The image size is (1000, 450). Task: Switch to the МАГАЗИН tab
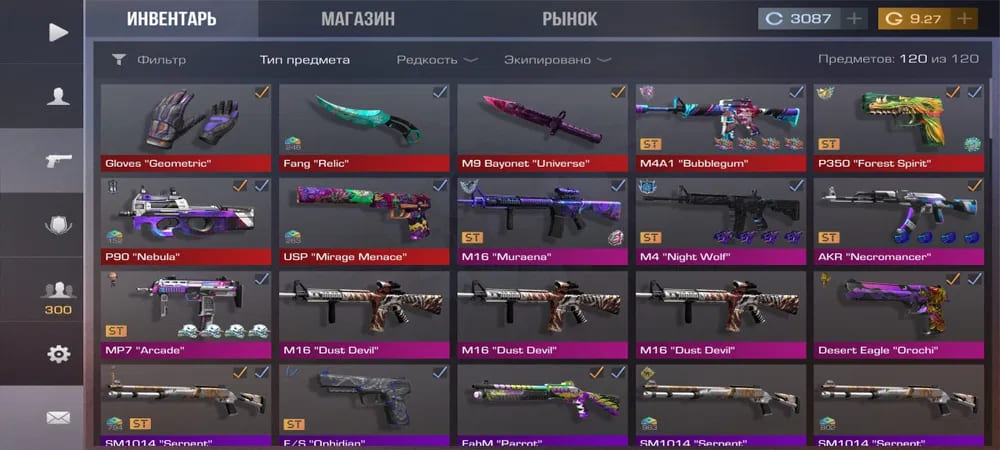[x=357, y=19]
